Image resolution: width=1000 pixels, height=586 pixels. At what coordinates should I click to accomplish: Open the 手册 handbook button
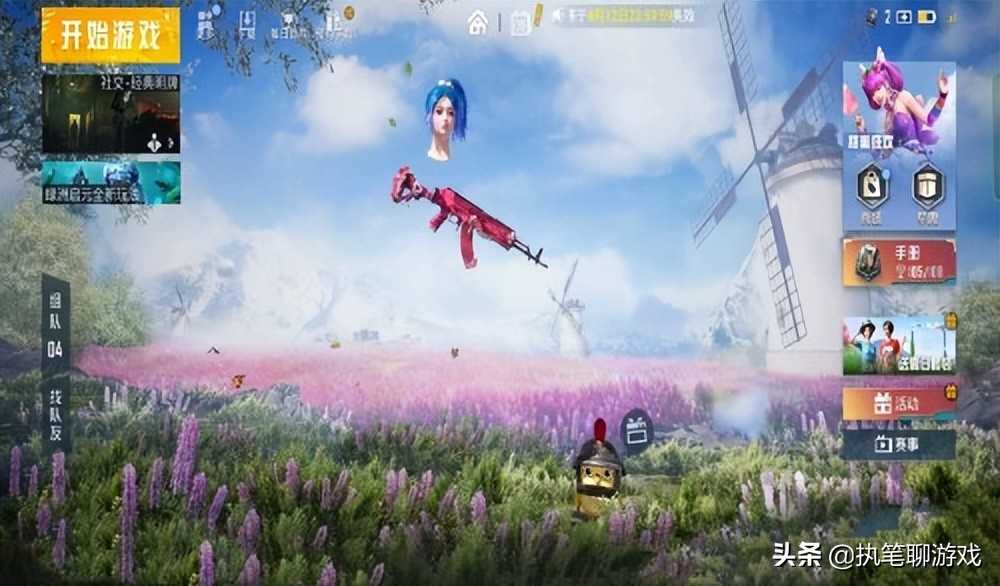coord(898,262)
